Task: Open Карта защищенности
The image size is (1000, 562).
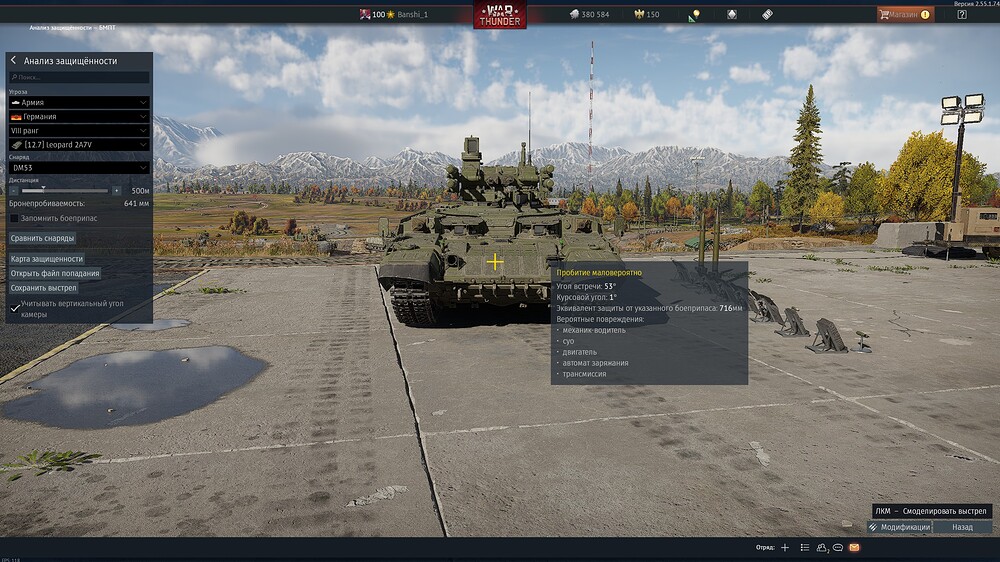Action: [x=47, y=259]
